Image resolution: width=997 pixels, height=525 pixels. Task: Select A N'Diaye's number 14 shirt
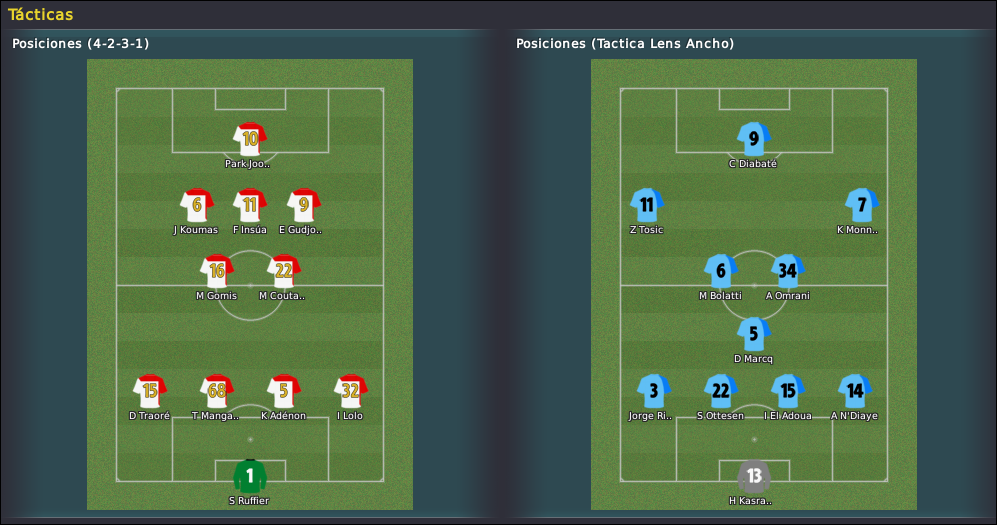pyautogui.click(x=854, y=391)
